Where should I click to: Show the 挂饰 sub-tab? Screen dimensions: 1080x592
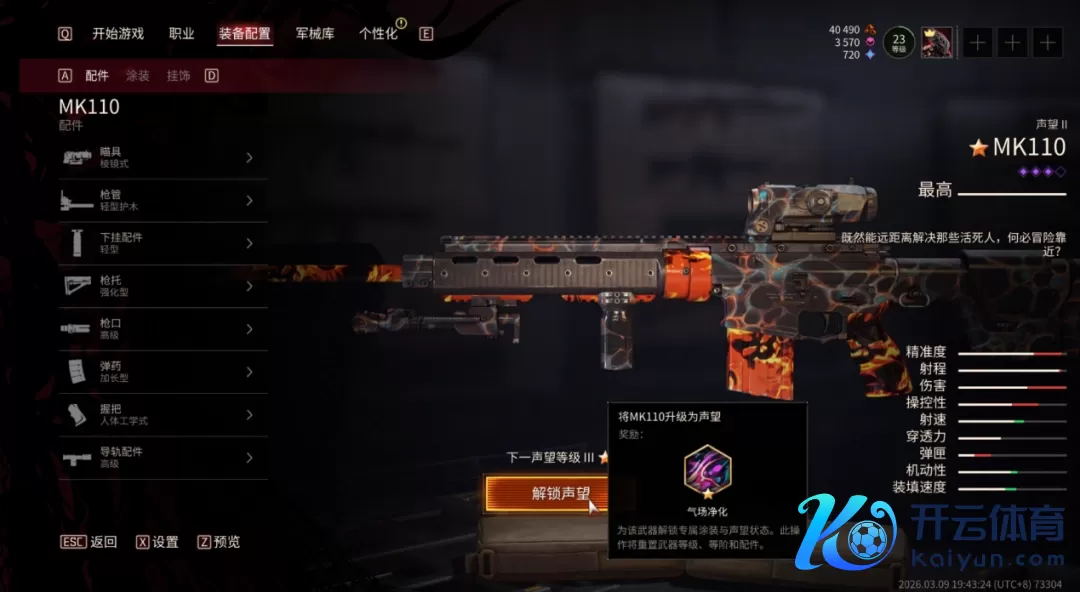tap(178, 76)
